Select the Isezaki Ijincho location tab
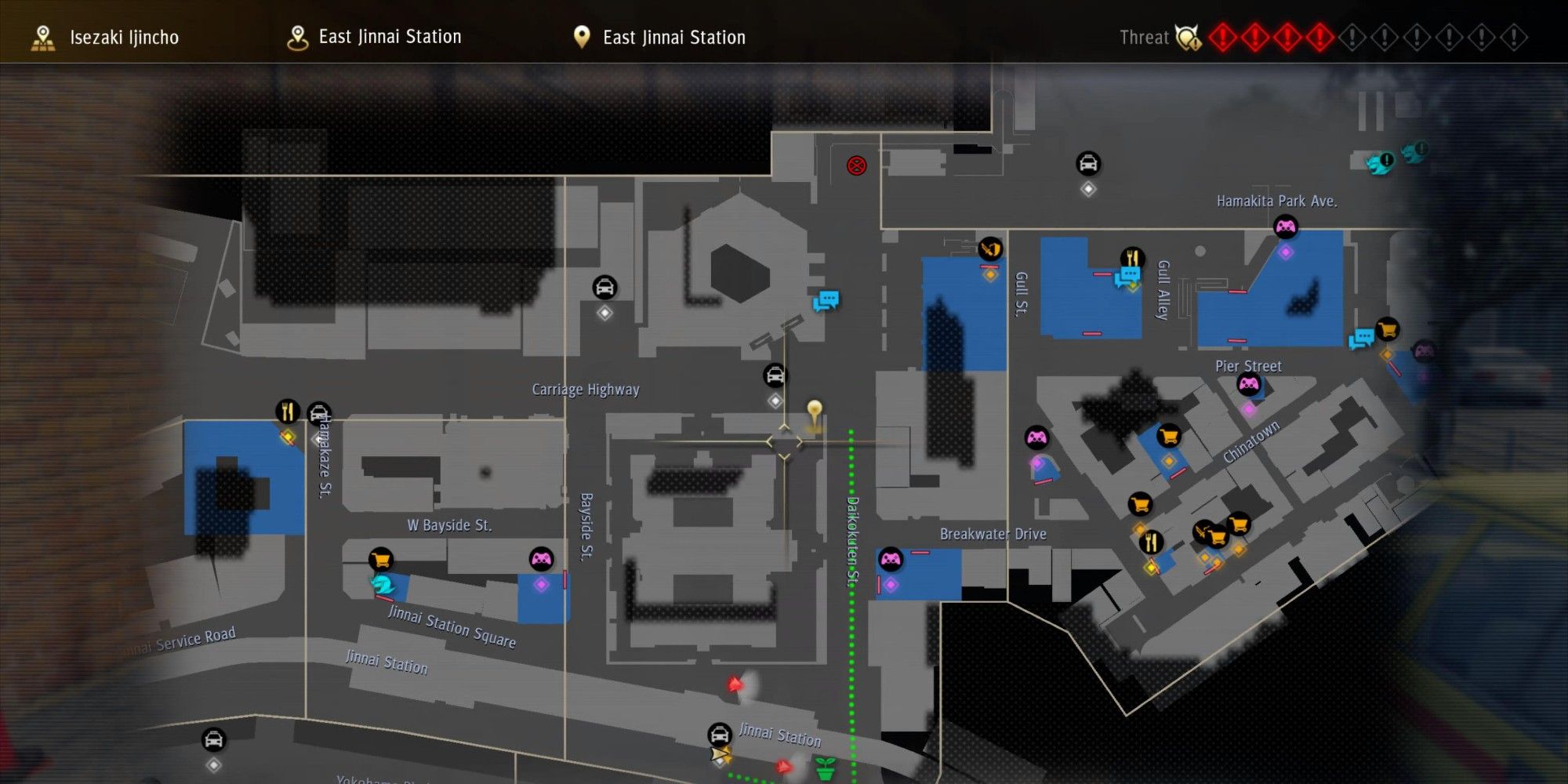Image resolution: width=1568 pixels, height=784 pixels. (110, 36)
